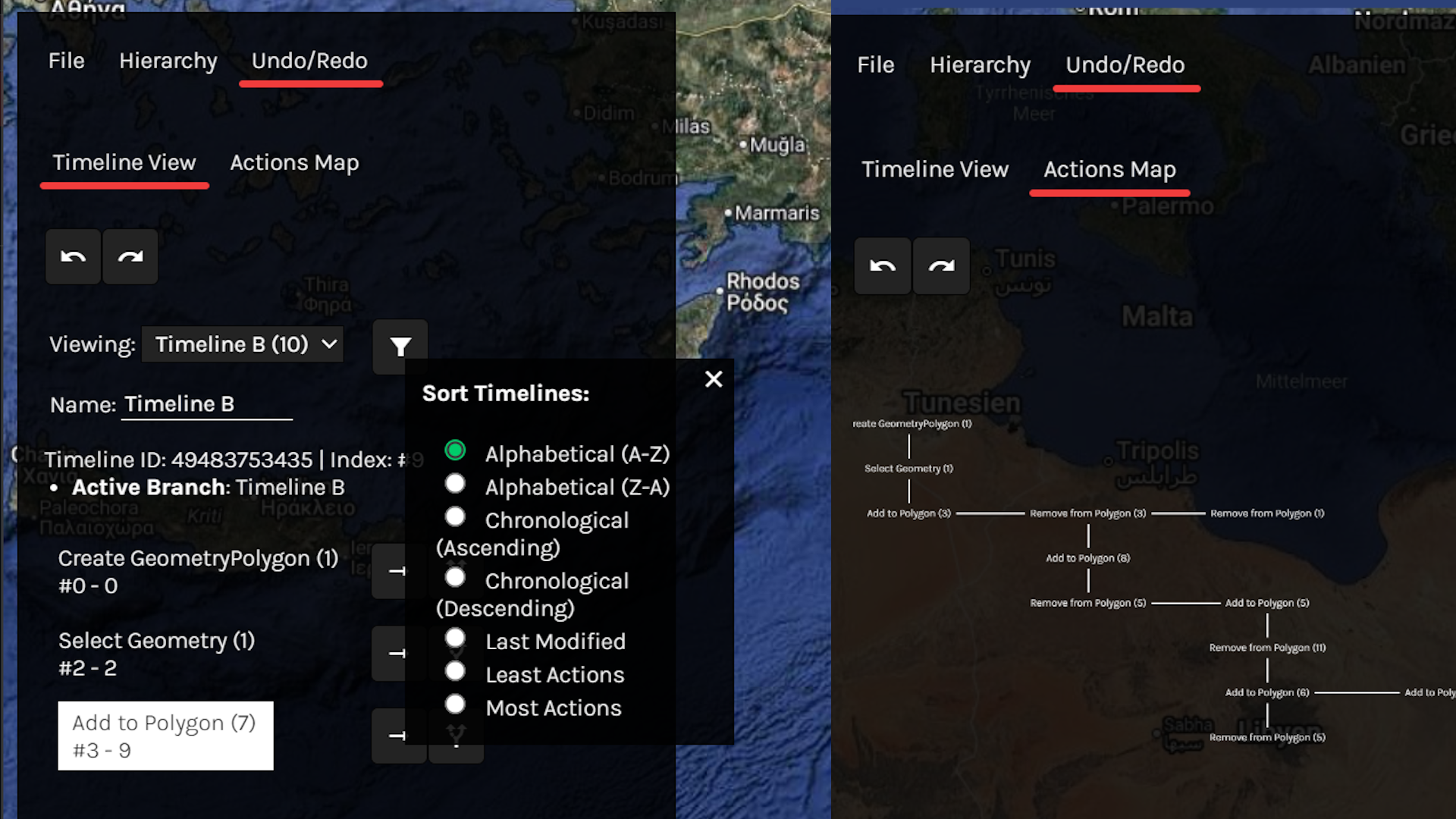The width and height of the screenshot is (1456, 819).
Task: Select Chronological (Ascending) radio button
Action: (455, 517)
